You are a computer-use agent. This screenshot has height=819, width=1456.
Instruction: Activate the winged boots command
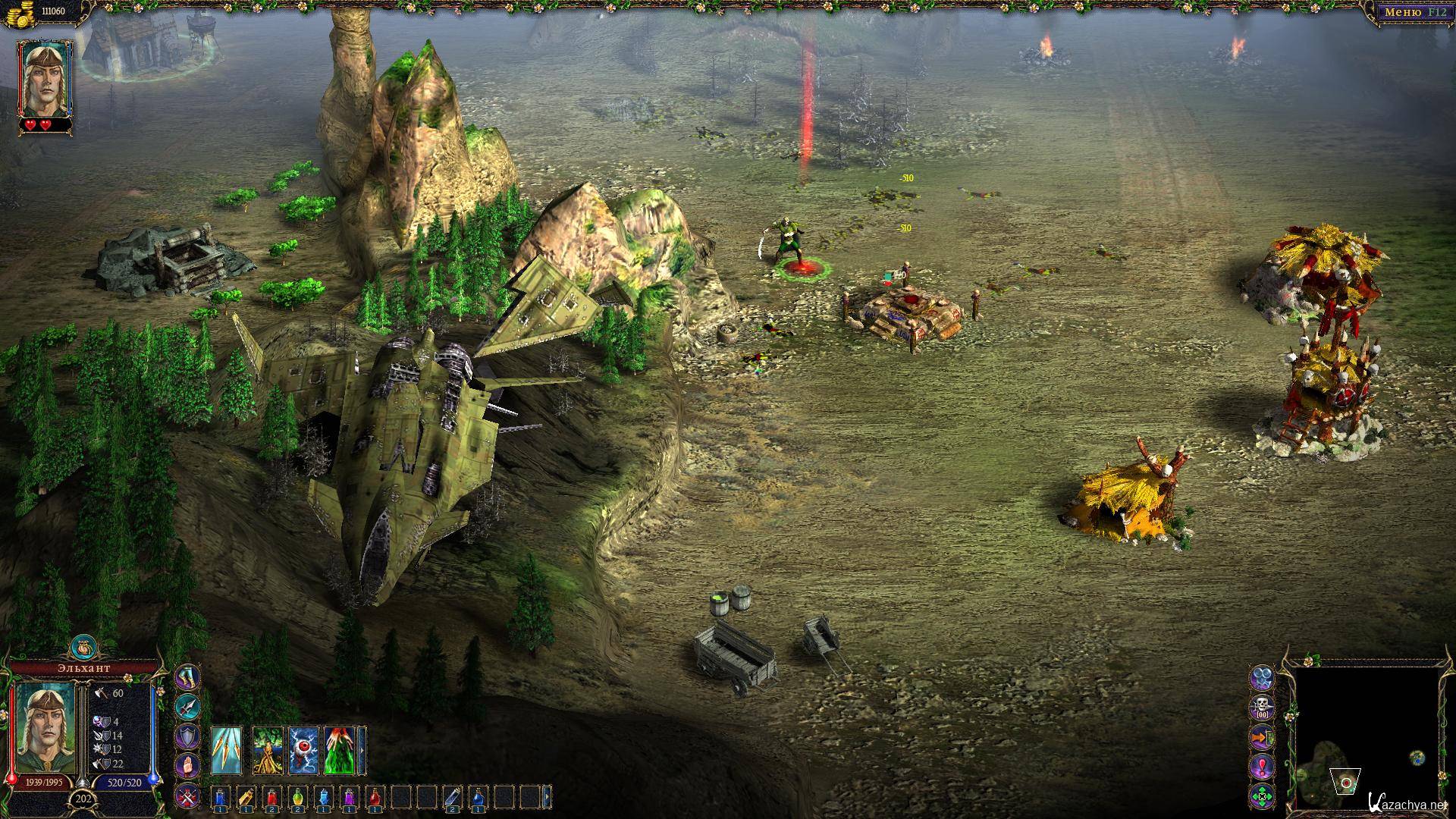click(188, 678)
